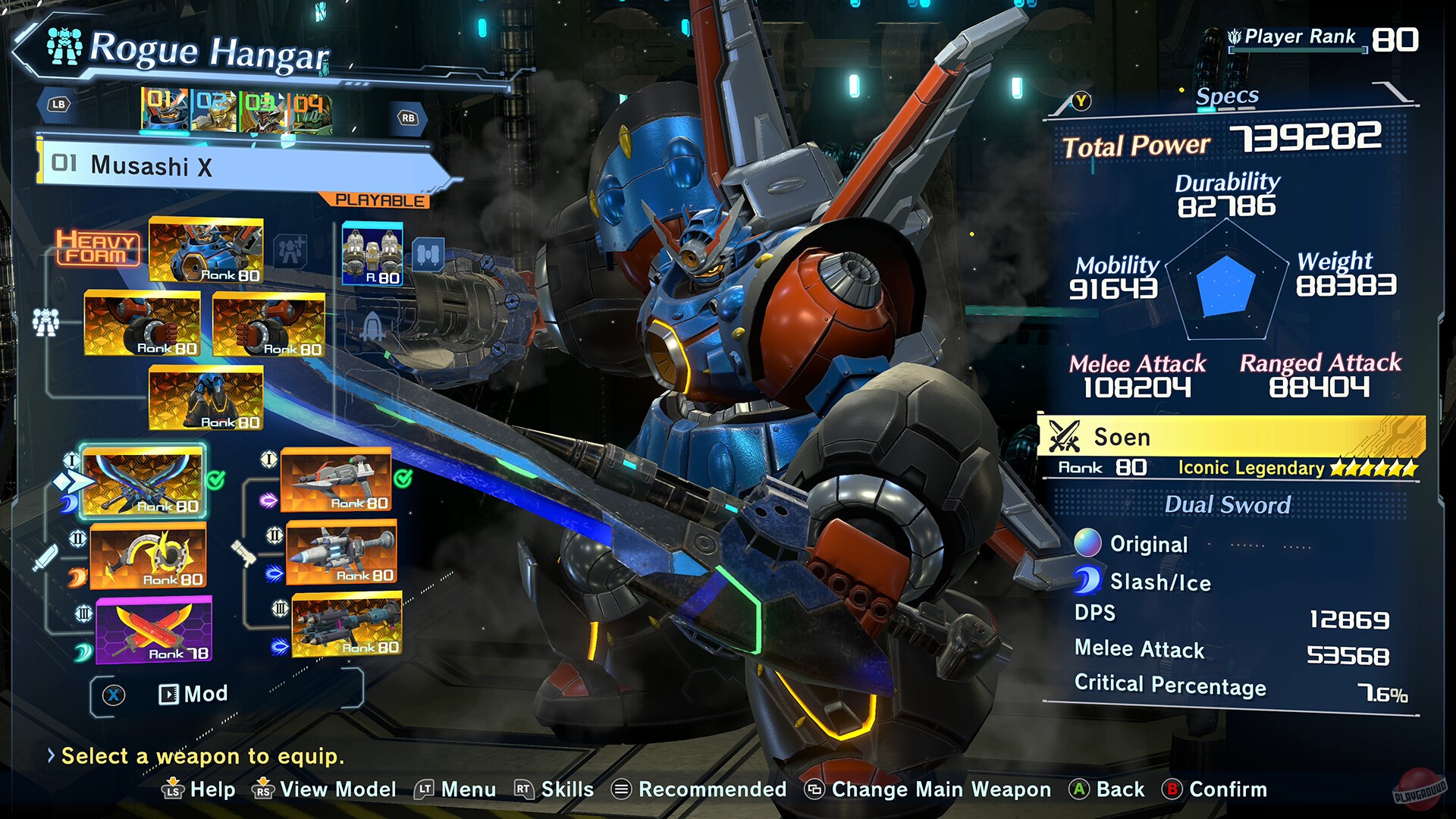Open the Specs panel header
Viewport: 1456px width, 819px height.
pos(1227,97)
